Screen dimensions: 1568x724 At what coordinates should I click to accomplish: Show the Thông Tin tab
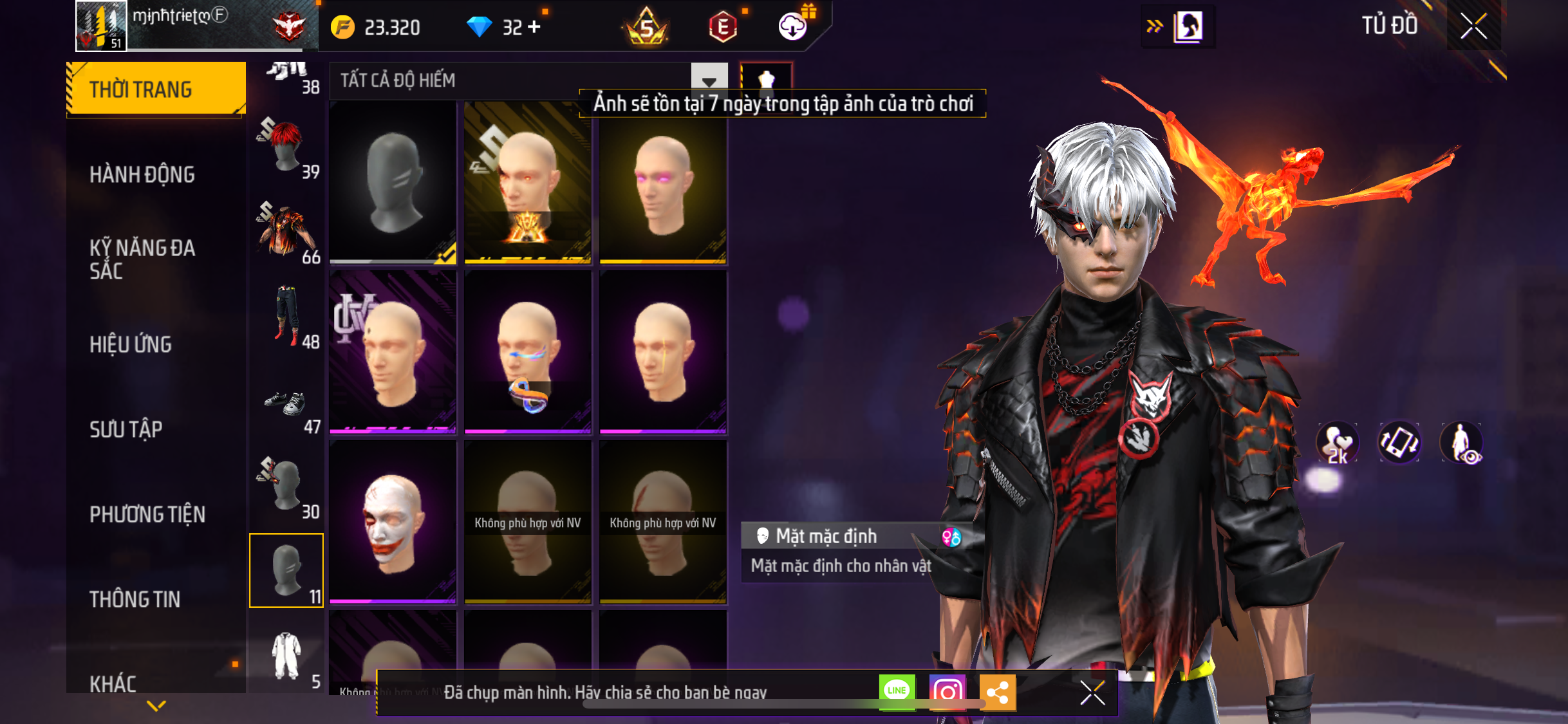135,599
